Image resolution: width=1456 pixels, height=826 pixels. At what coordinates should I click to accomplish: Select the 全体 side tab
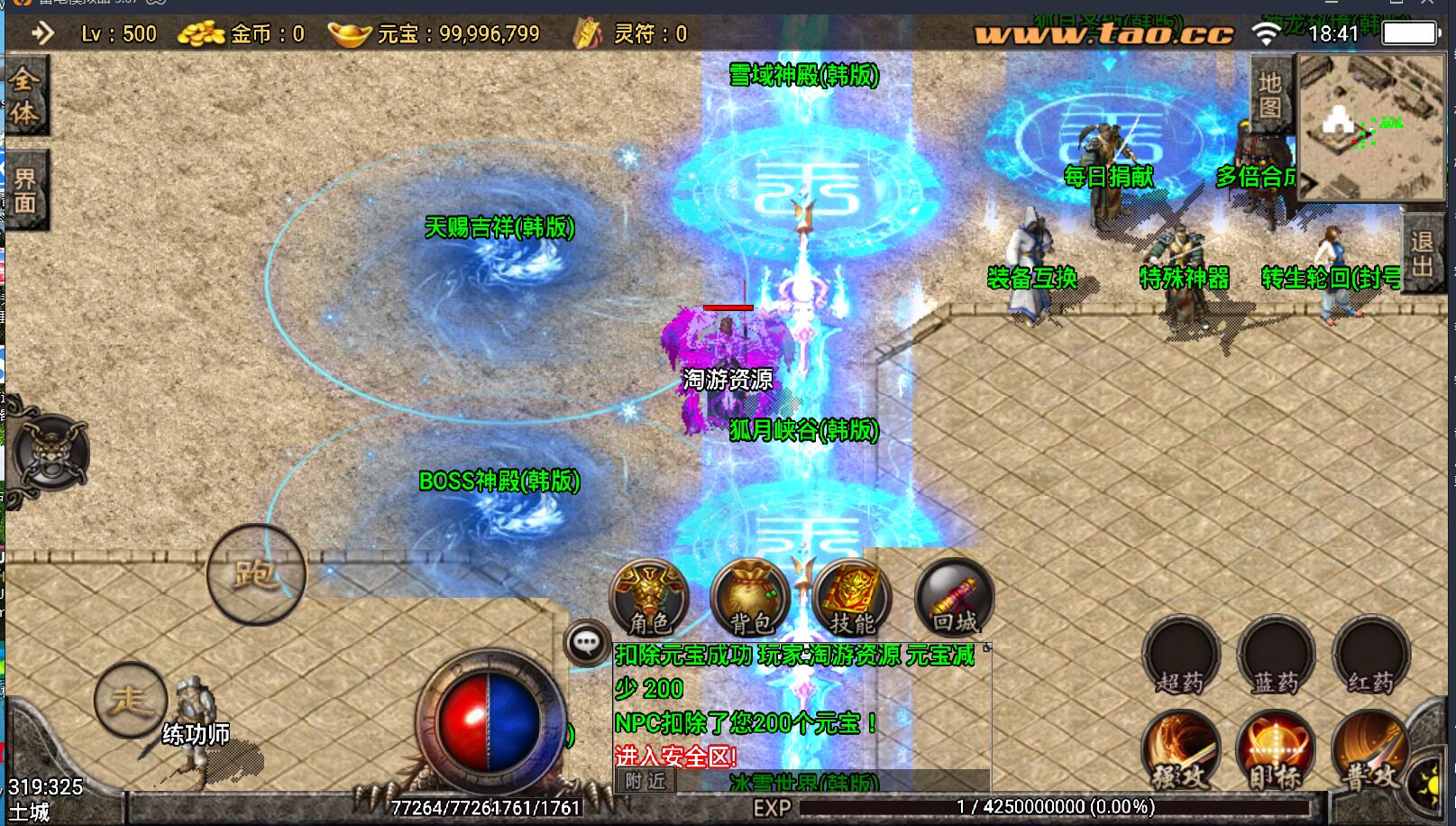pyautogui.click(x=24, y=96)
